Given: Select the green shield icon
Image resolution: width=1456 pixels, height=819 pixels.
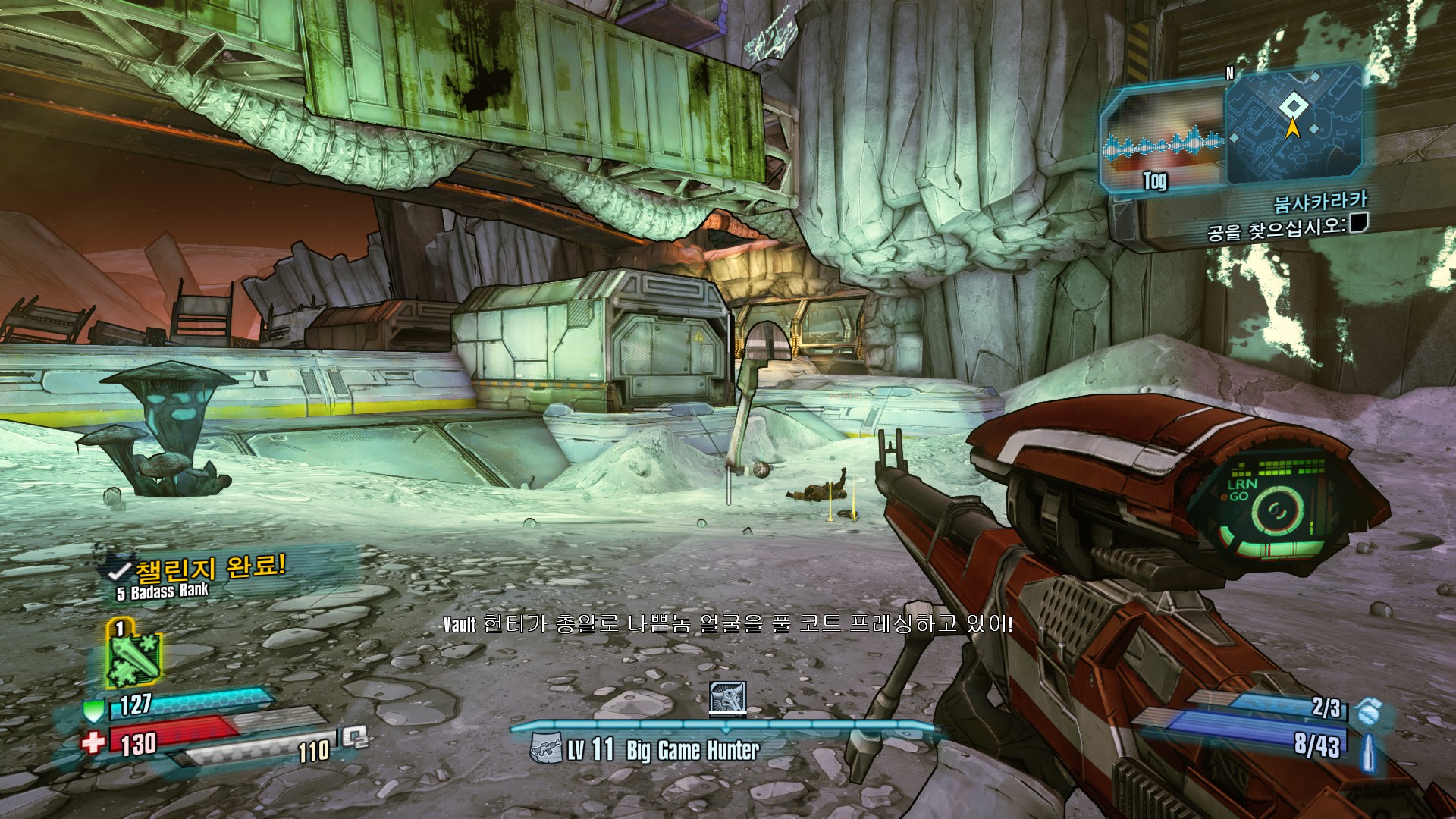Looking at the screenshot, I should click(93, 710).
